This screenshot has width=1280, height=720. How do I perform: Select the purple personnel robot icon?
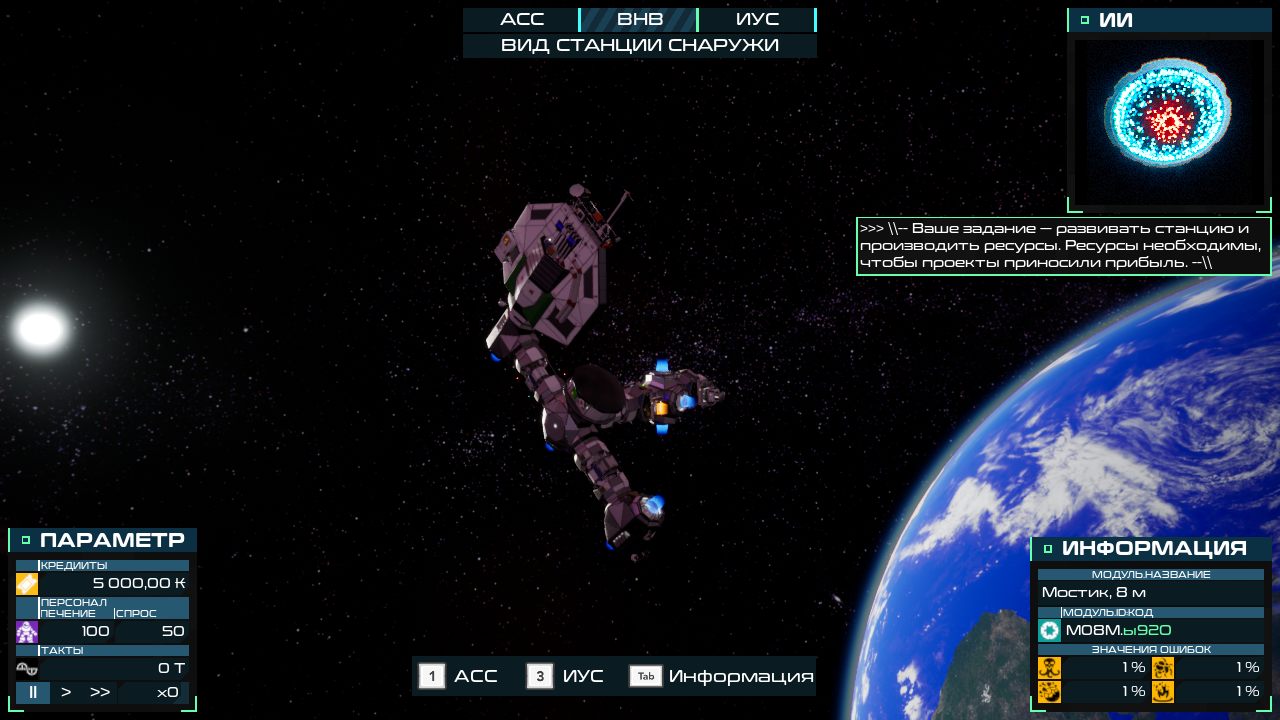click(x=27, y=631)
